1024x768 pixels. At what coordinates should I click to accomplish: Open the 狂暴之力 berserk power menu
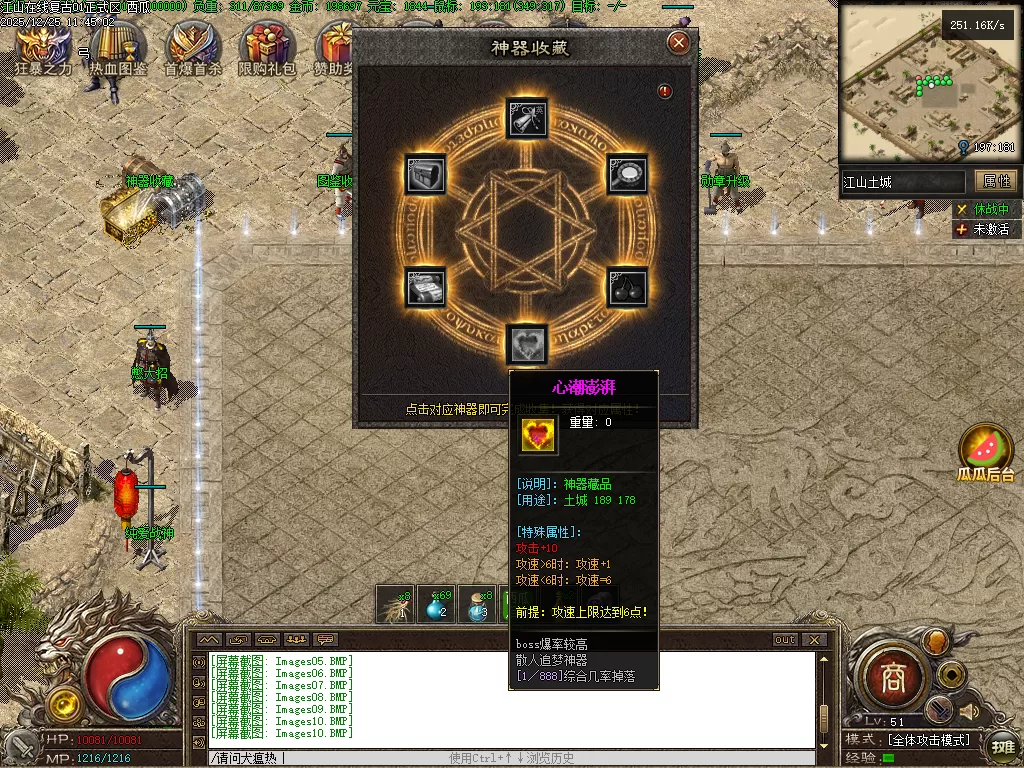43,48
